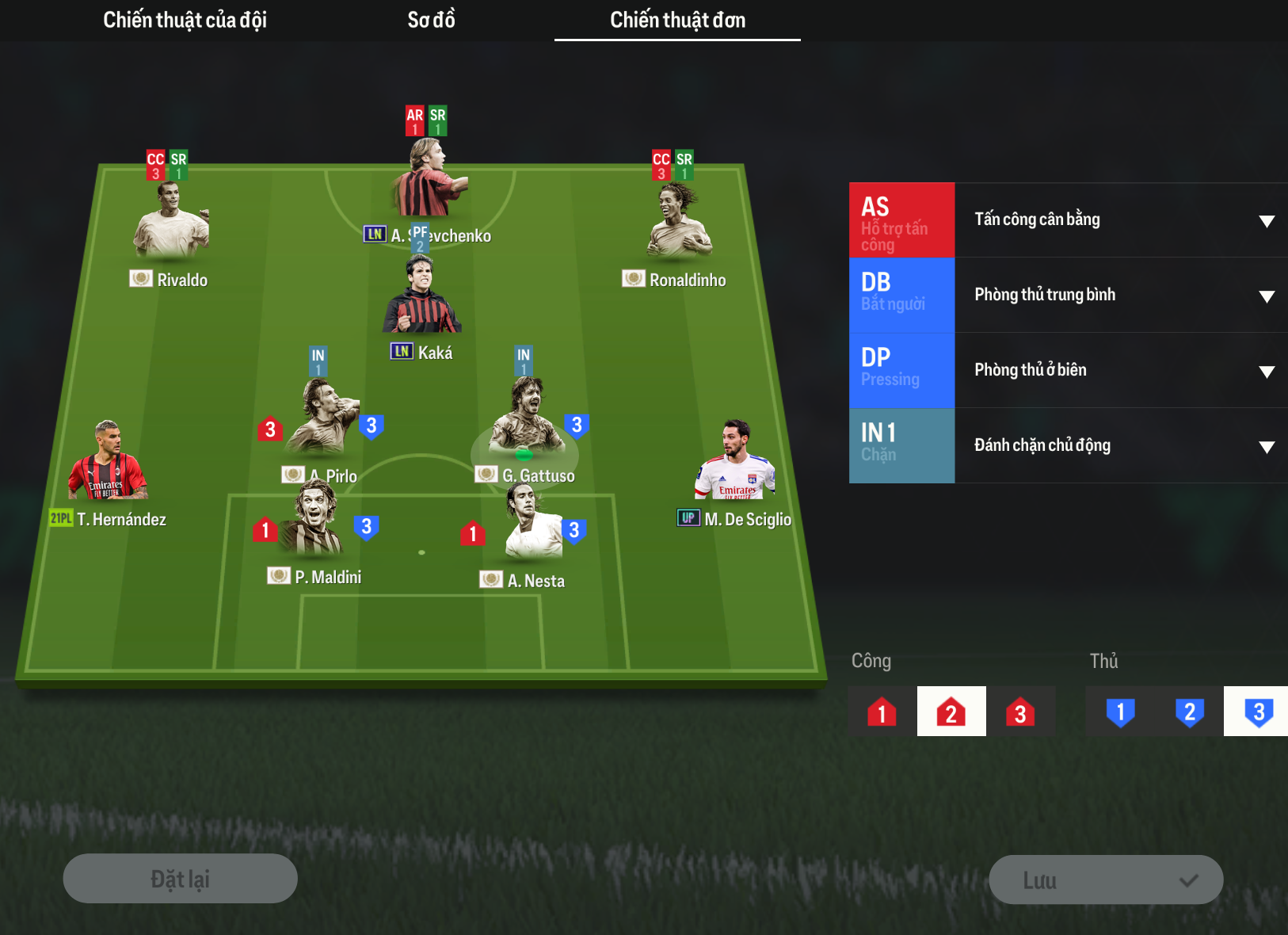This screenshot has height=935, width=1288.
Task: Set Thủ defense level to 1
Action: click(1120, 712)
